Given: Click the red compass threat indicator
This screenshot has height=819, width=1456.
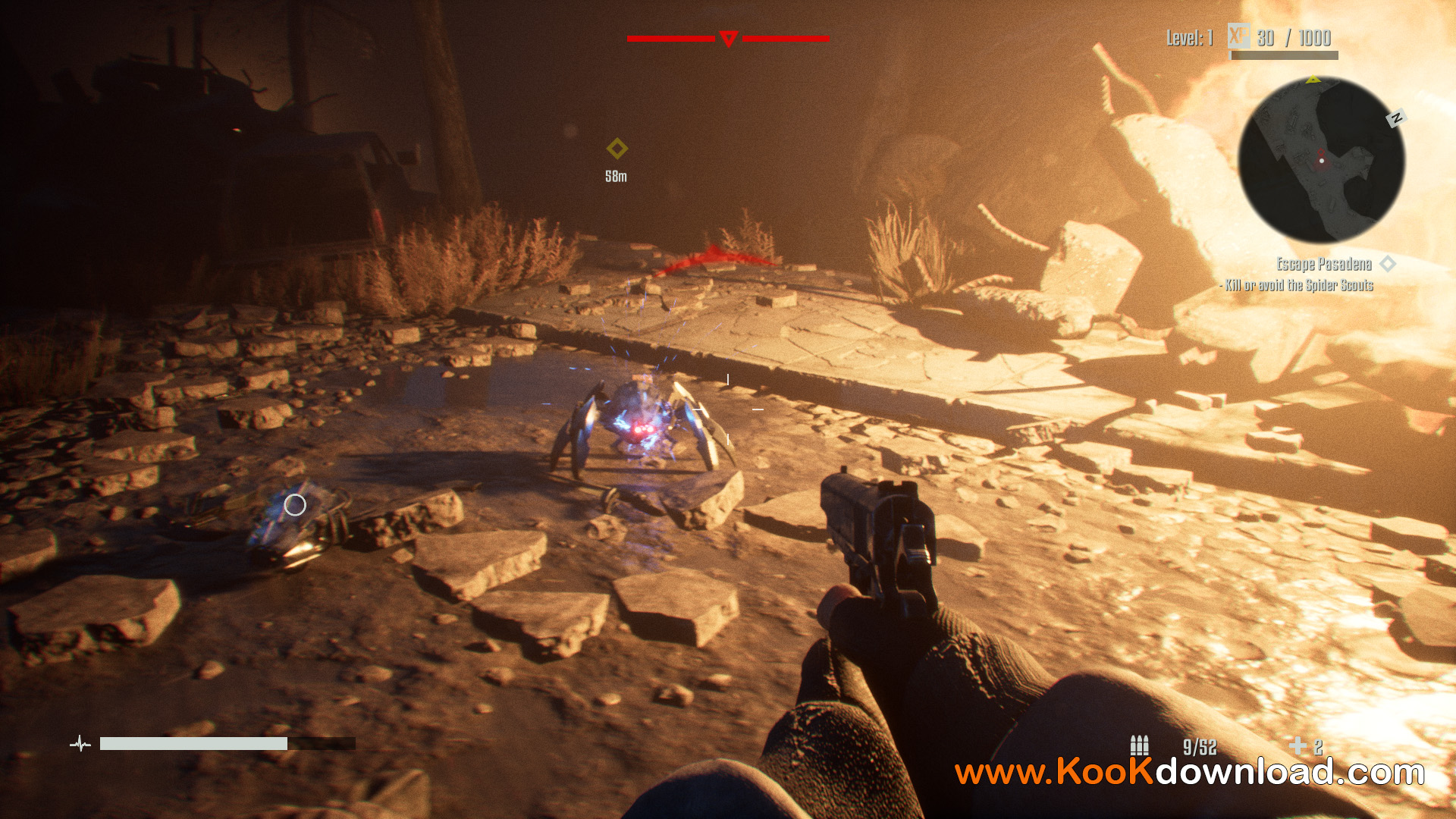Looking at the screenshot, I should (x=728, y=38).
